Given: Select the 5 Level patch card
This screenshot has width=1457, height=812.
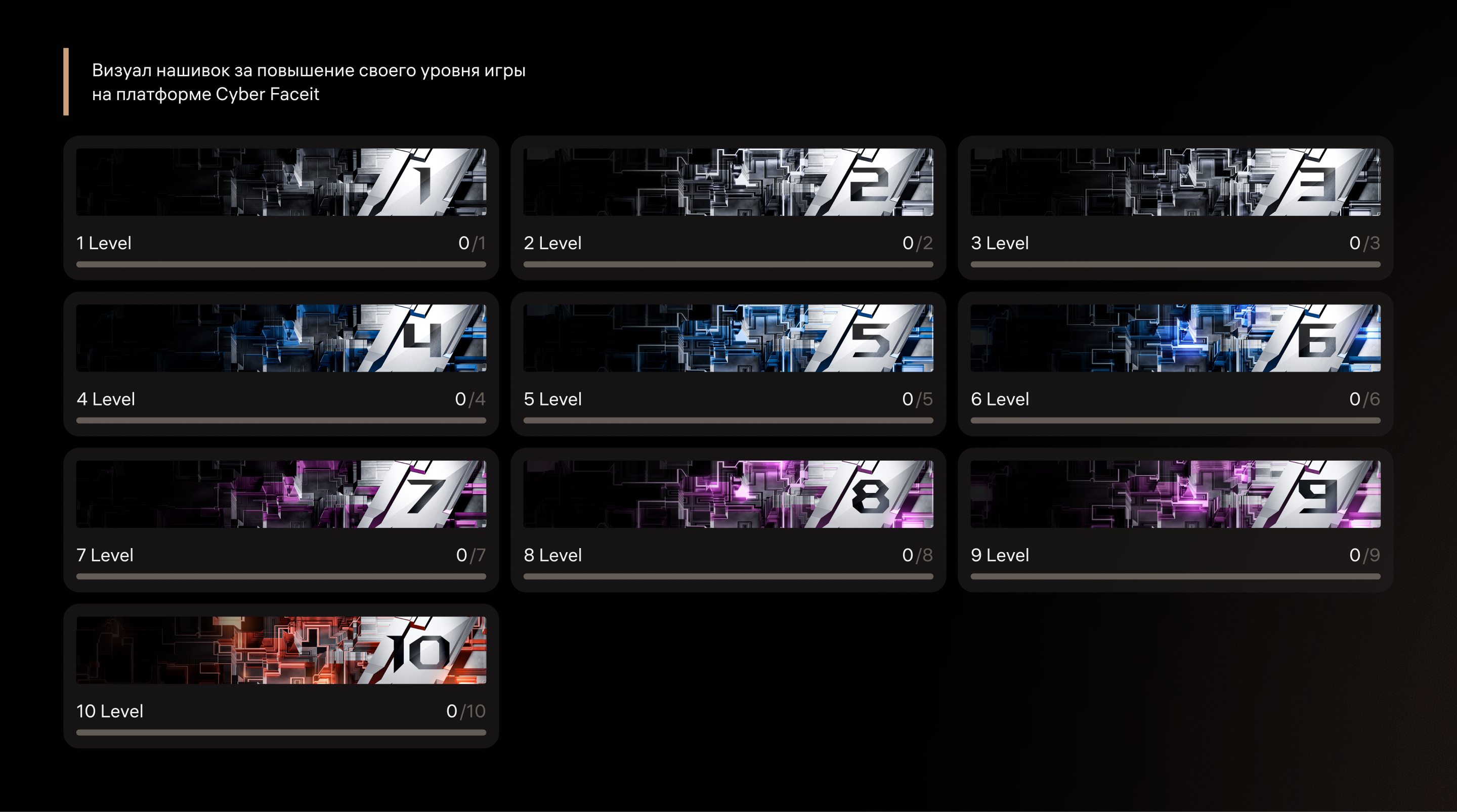Looking at the screenshot, I should tap(728, 364).
